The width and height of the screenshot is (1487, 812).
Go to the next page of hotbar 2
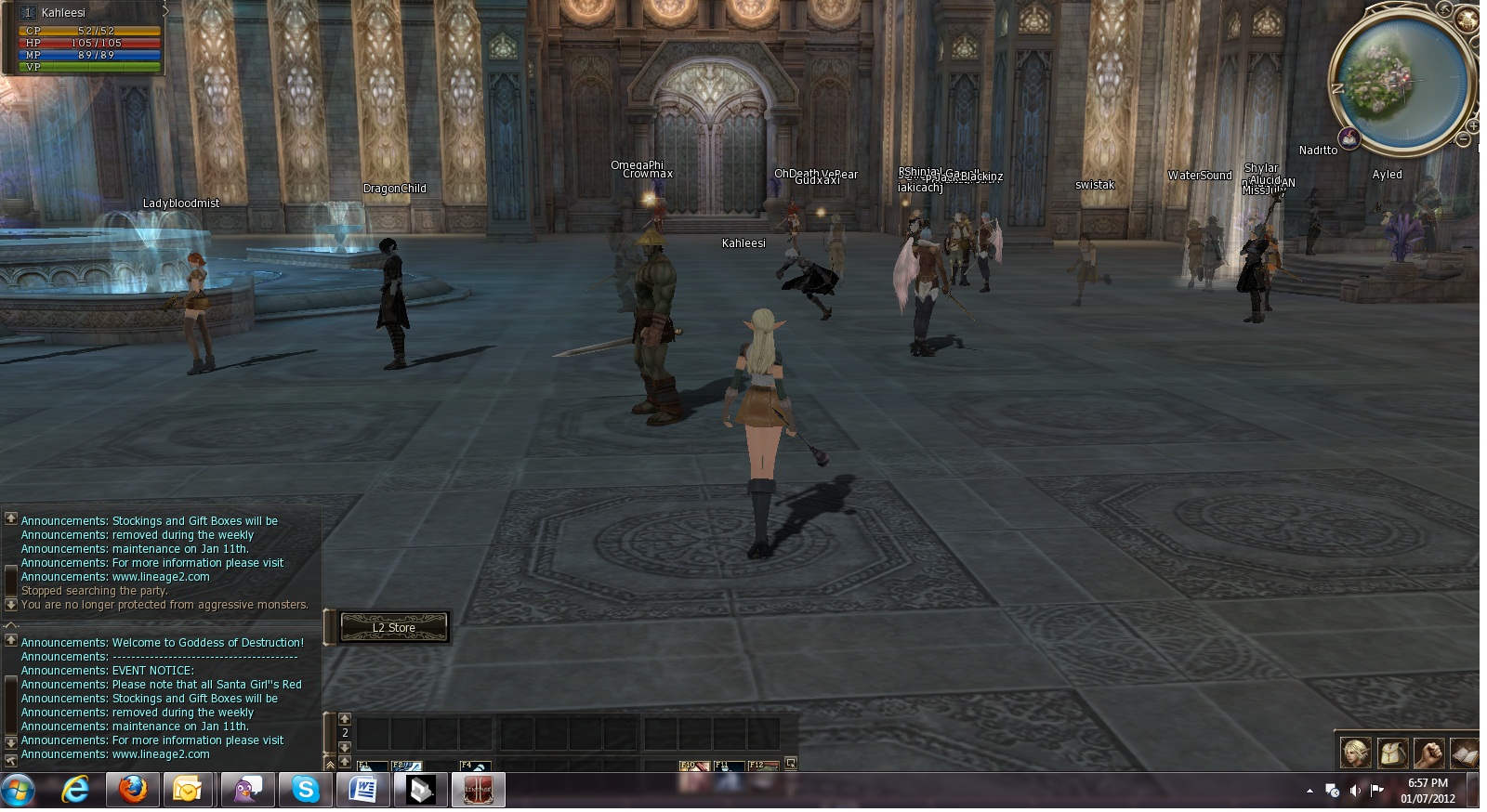[345, 748]
